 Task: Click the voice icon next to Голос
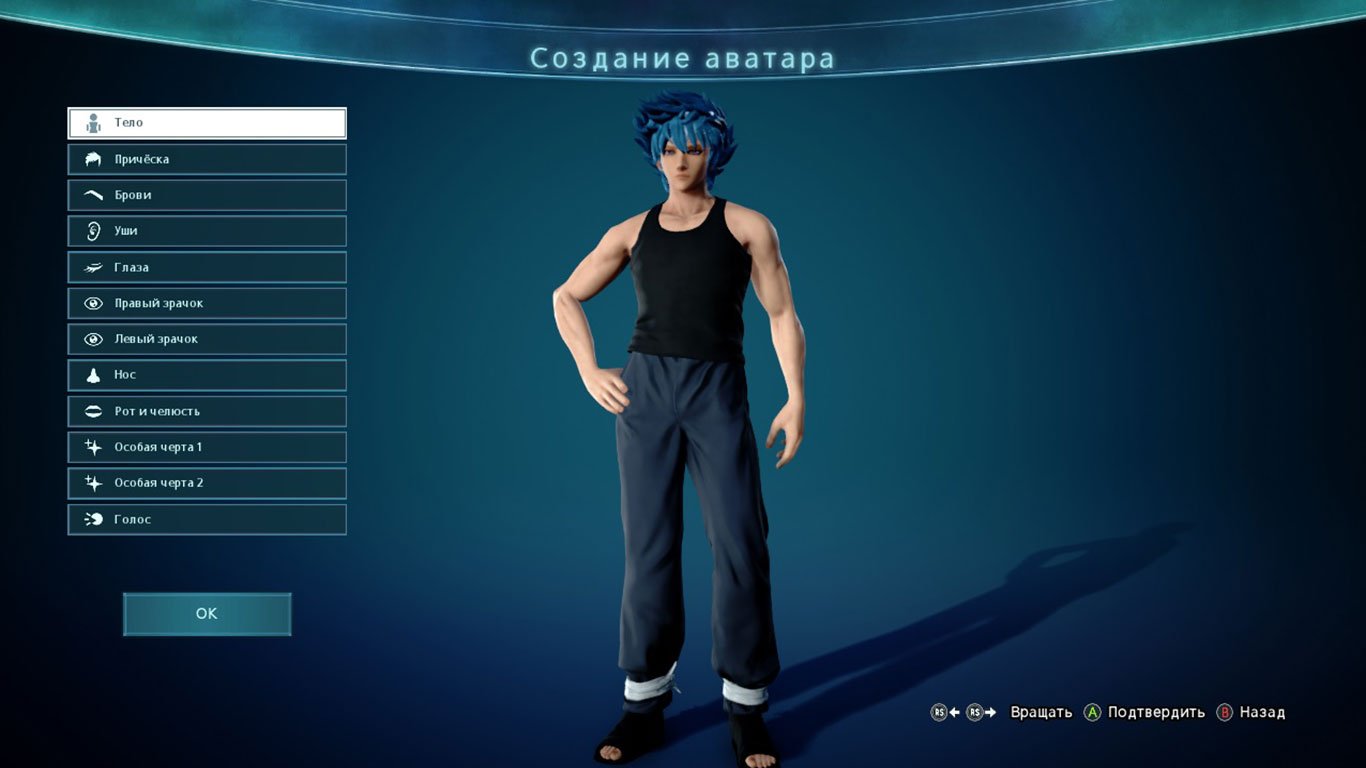(x=93, y=519)
